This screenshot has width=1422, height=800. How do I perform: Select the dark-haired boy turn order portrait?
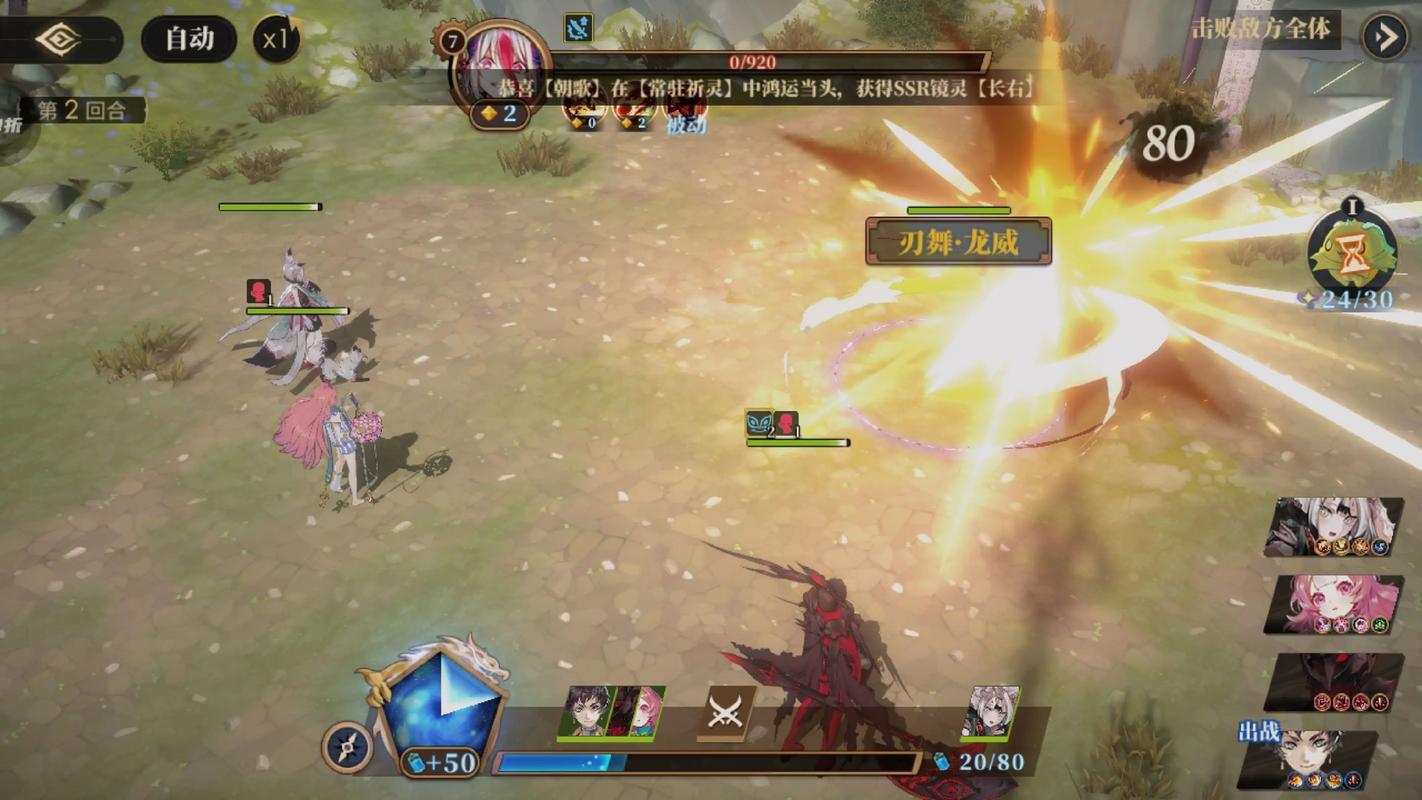point(585,711)
